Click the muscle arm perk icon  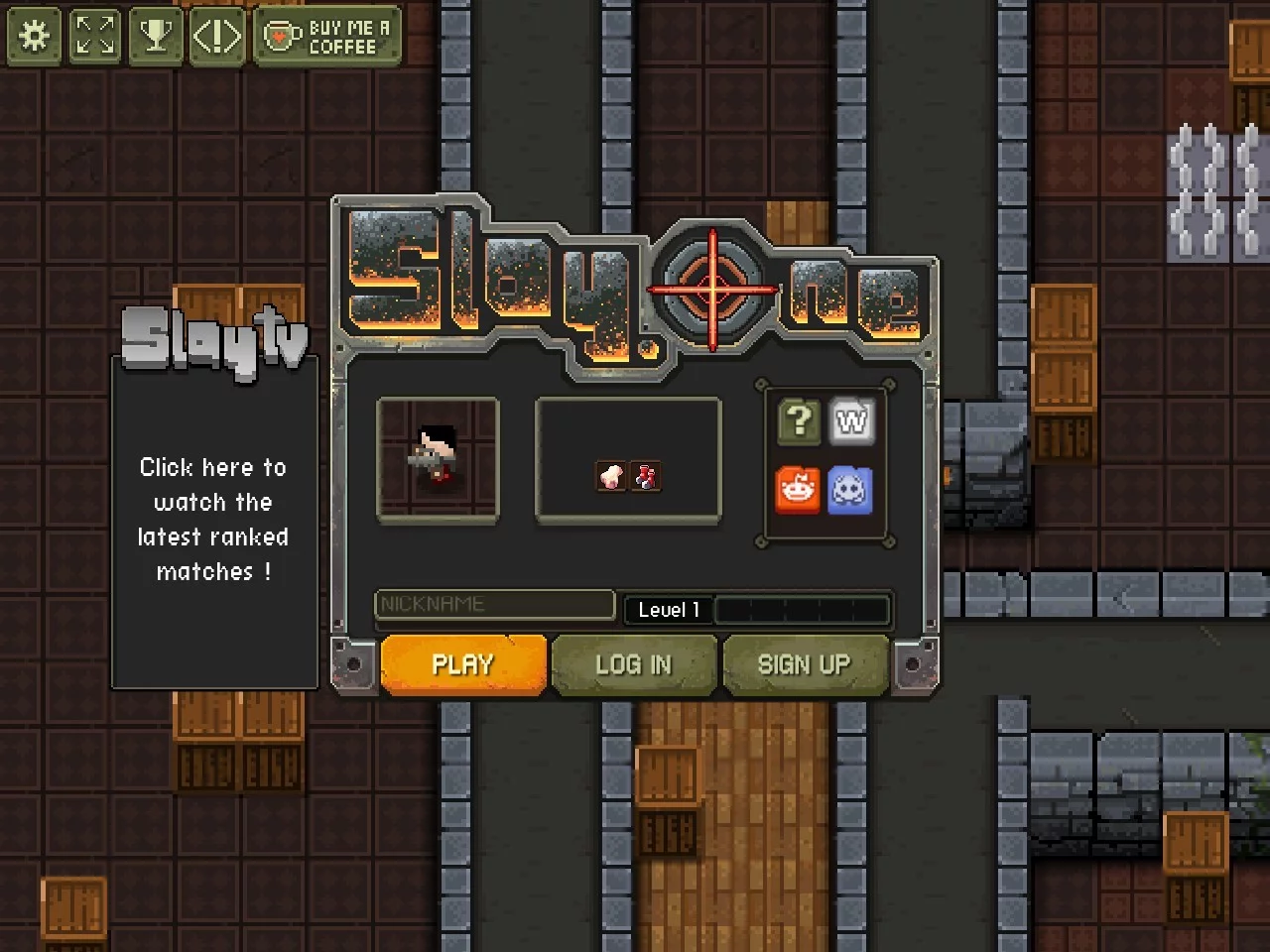610,477
